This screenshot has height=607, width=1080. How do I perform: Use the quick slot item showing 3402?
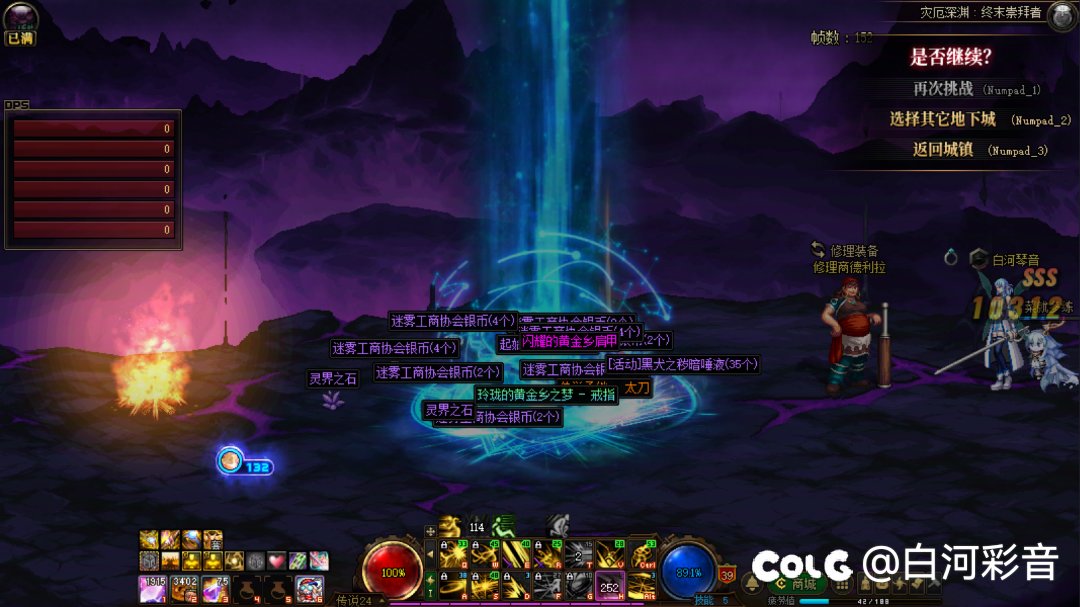184,589
